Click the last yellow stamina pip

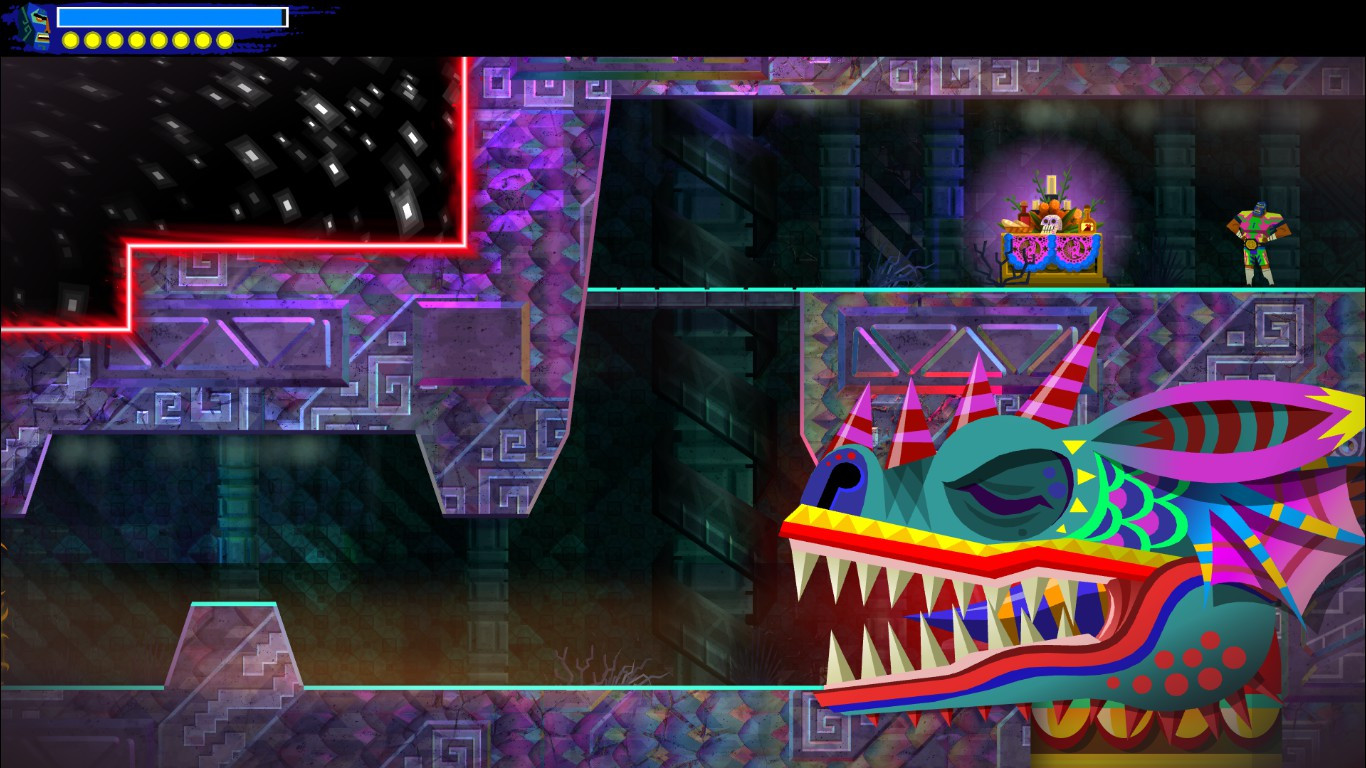225,41
